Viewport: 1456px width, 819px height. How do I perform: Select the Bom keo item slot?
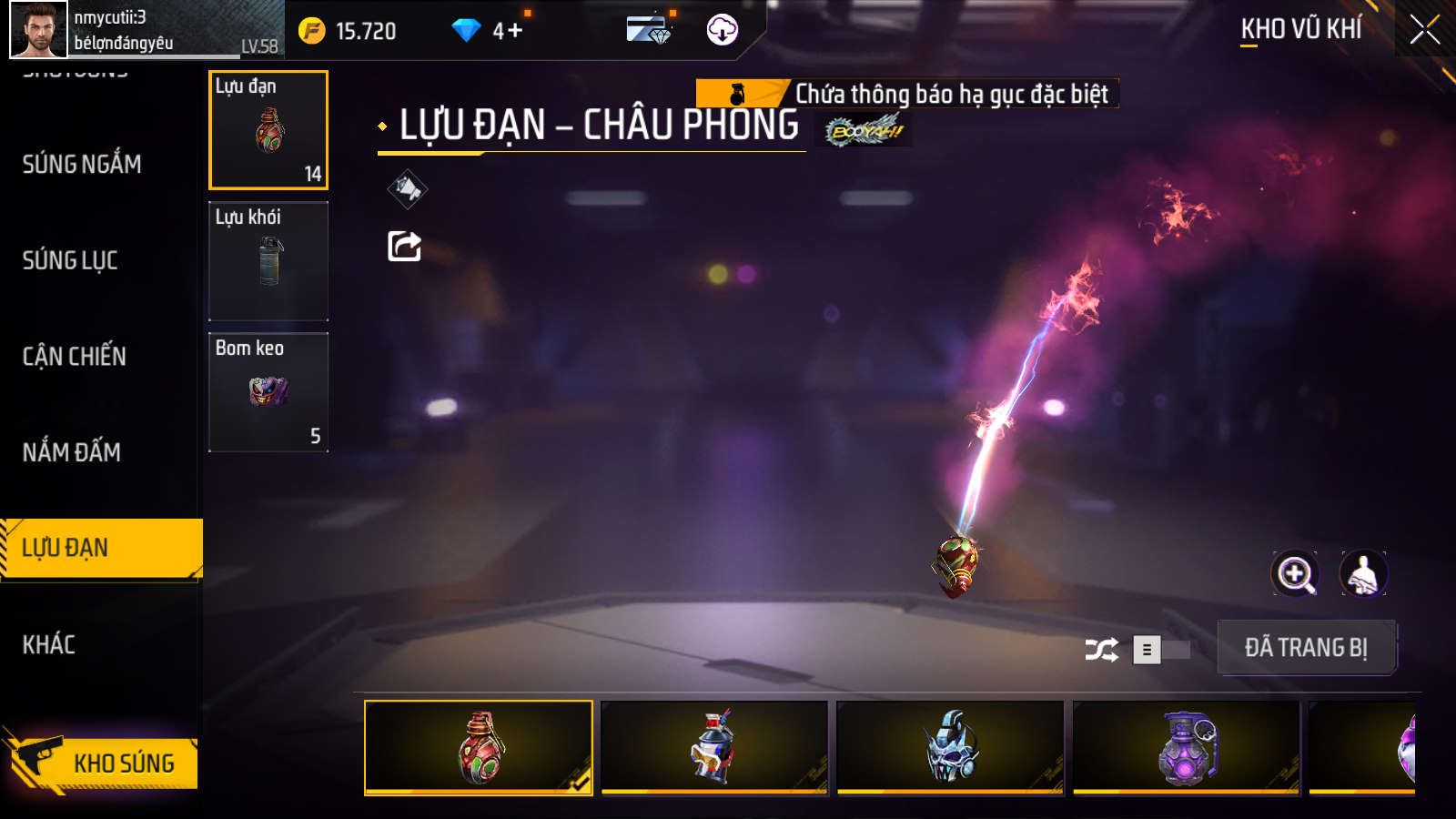point(268,392)
